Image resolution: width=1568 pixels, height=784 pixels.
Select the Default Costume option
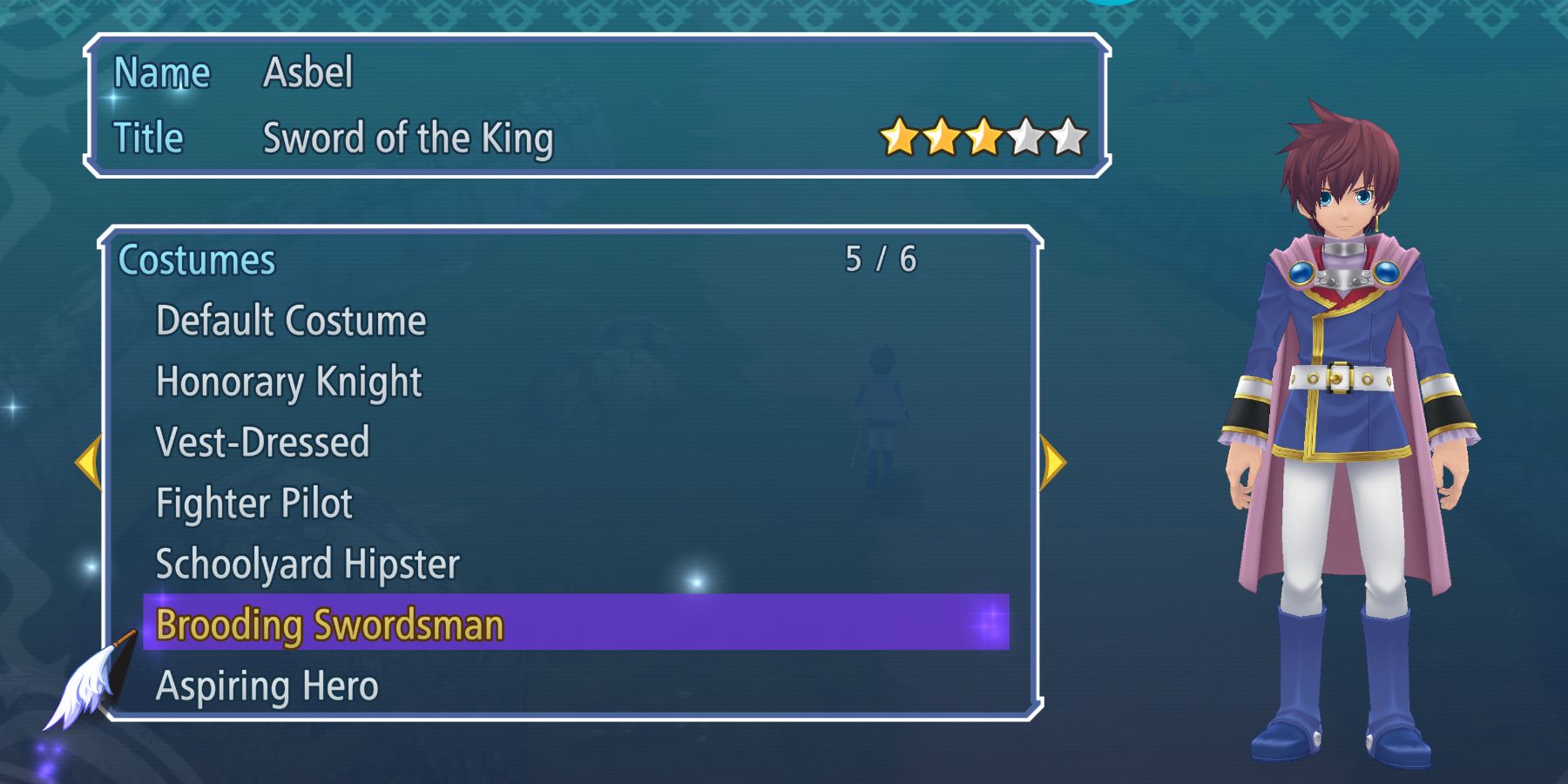pyautogui.click(x=290, y=321)
